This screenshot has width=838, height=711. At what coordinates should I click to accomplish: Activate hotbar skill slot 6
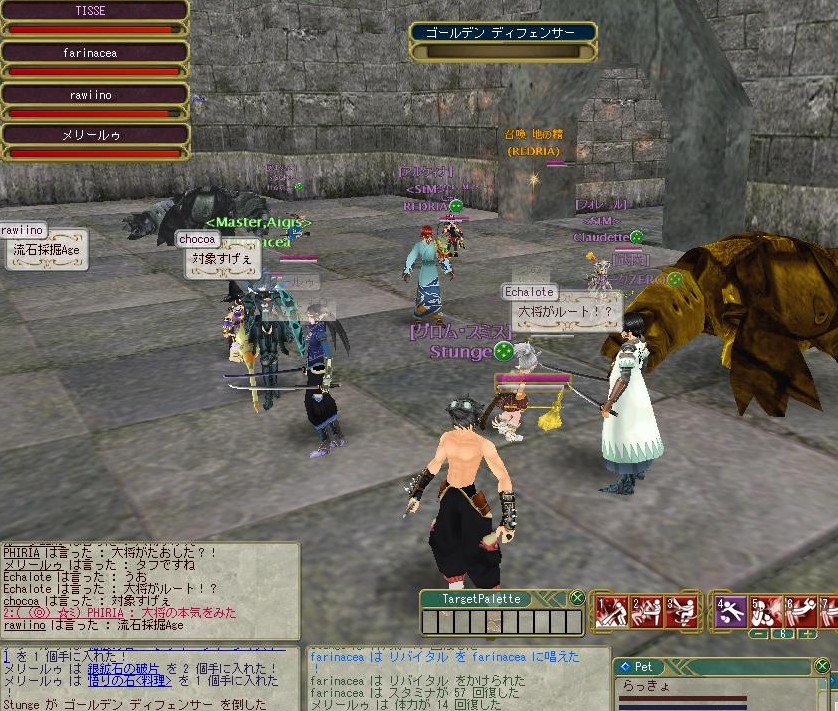tap(801, 612)
